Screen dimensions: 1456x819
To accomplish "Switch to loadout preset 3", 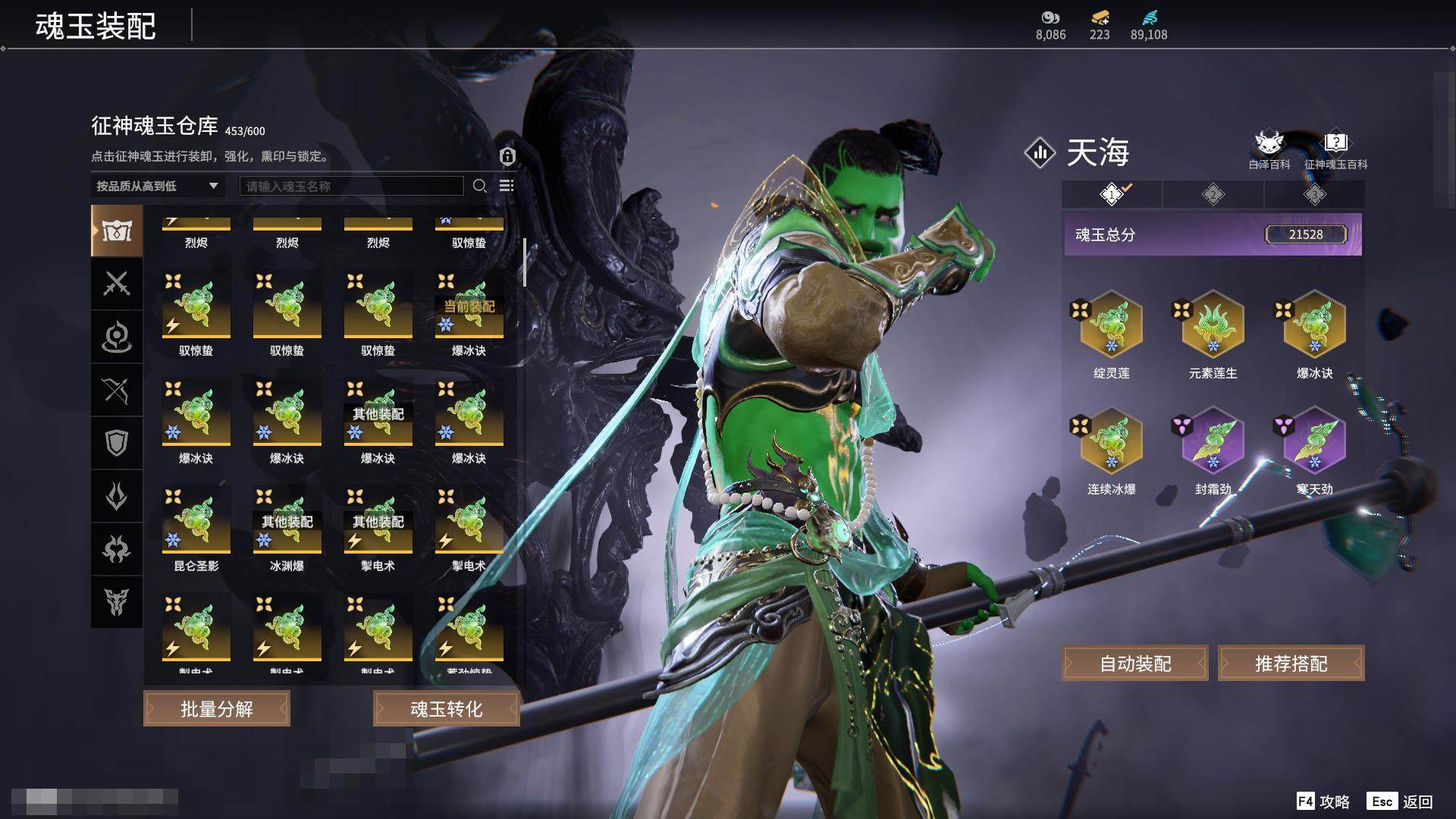I will tap(1314, 195).
